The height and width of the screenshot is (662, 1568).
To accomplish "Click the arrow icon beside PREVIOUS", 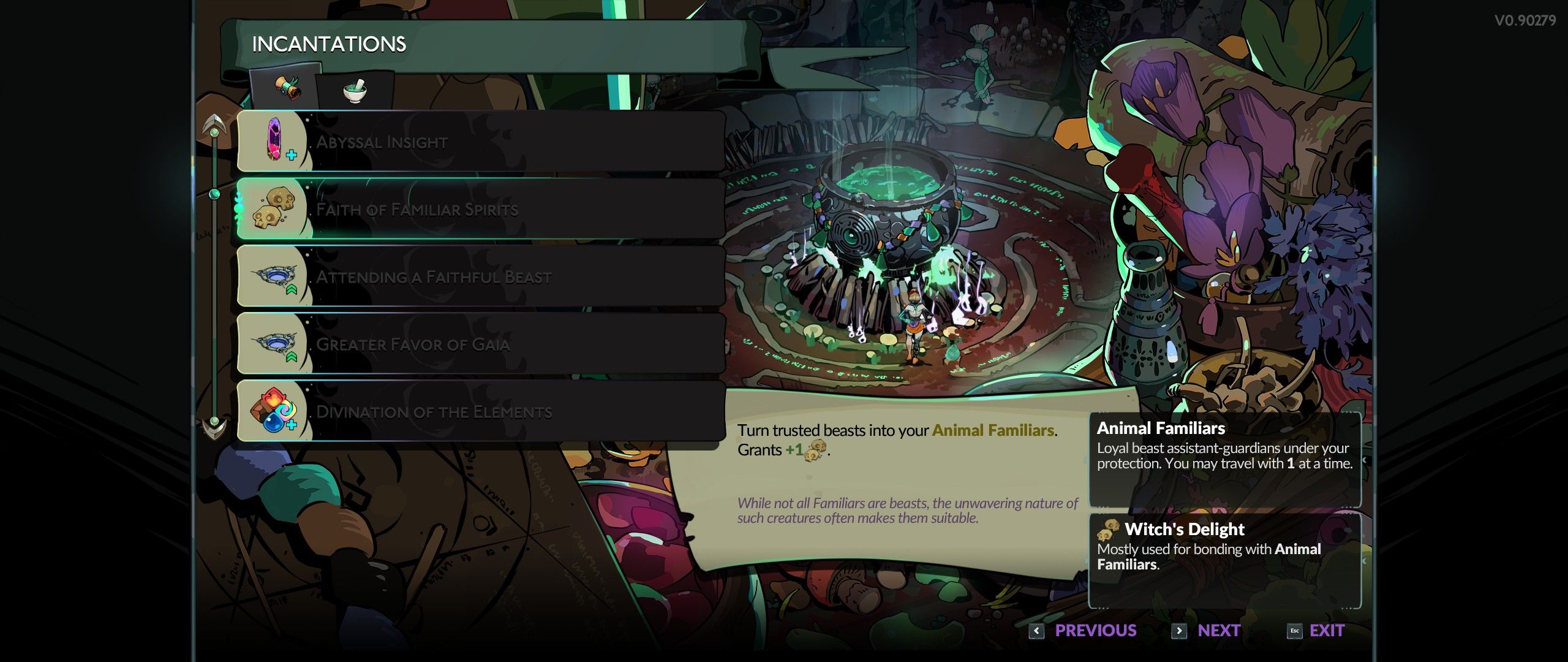I will [x=1038, y=630].
